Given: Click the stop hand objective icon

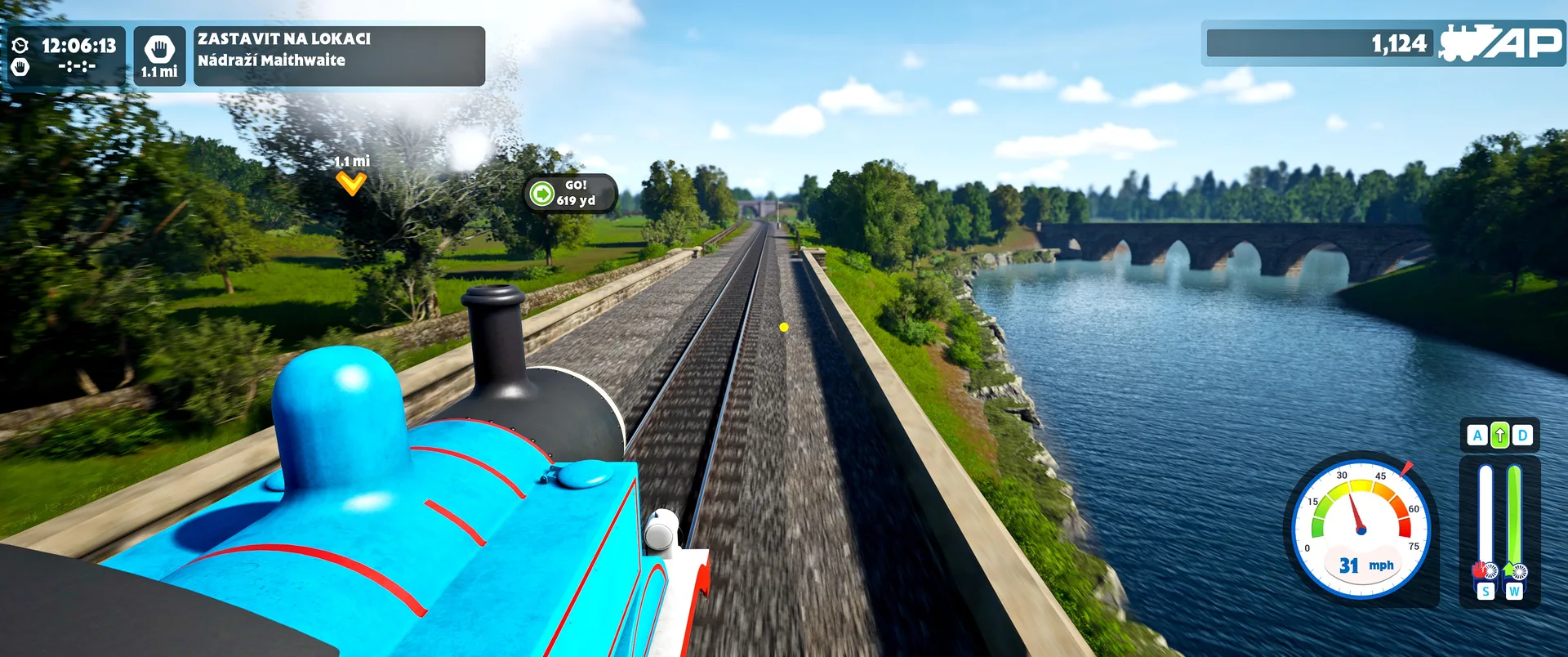Looking at the screenshot, I should [x=159, y=49].
